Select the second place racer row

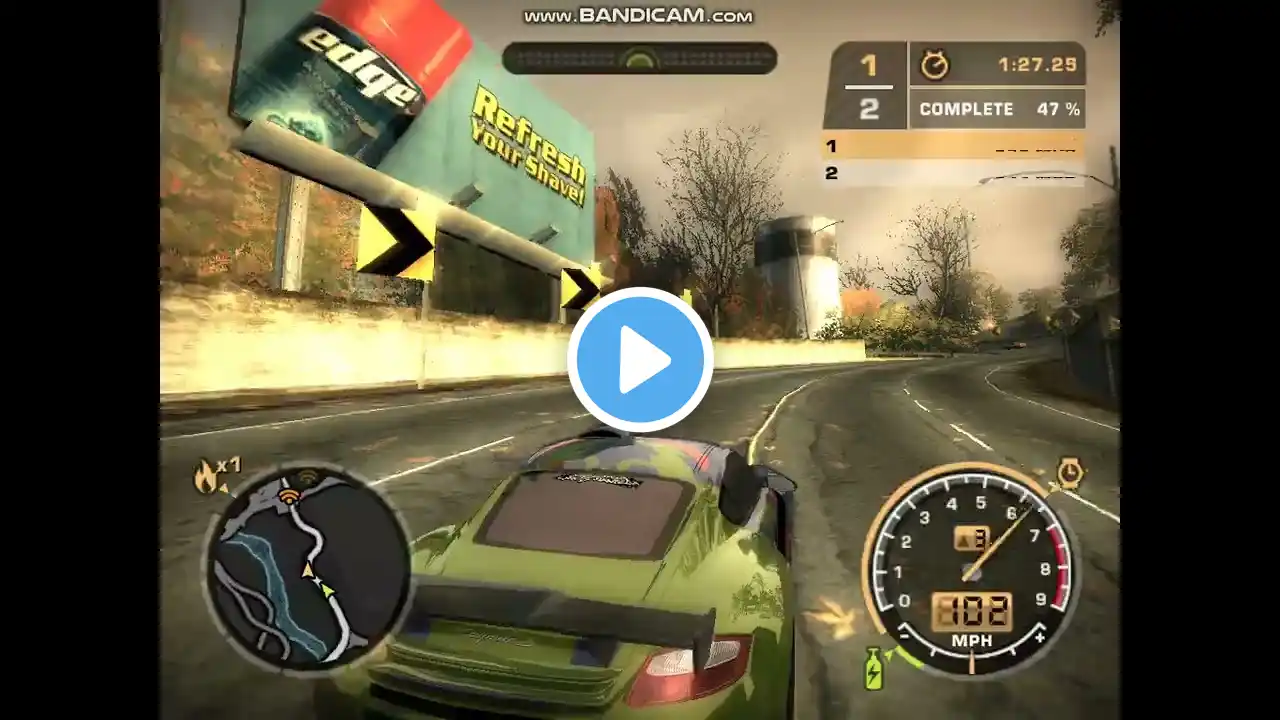tap(953, 173)
